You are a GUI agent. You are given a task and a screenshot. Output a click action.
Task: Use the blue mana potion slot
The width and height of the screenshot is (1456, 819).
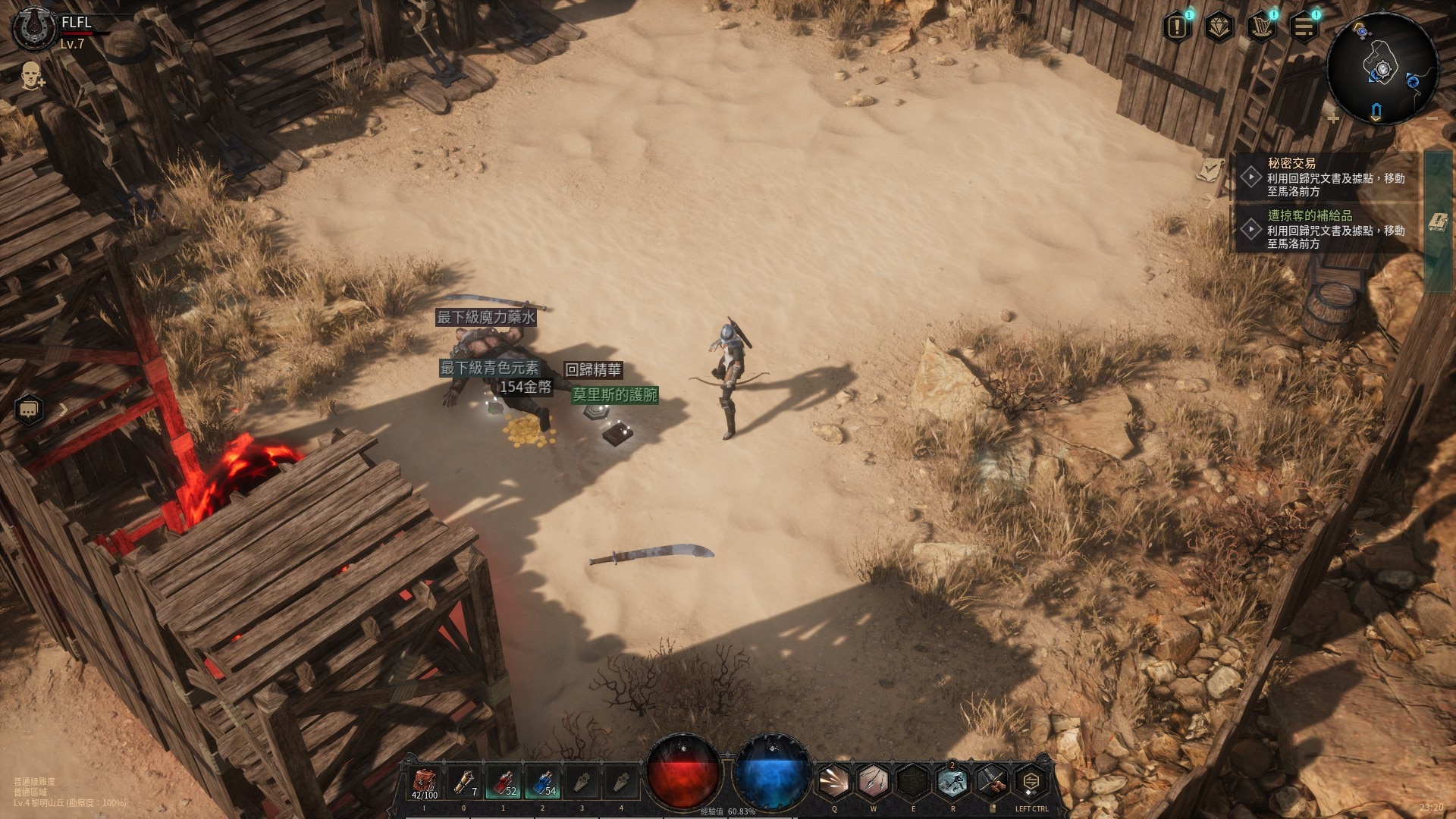542,783
